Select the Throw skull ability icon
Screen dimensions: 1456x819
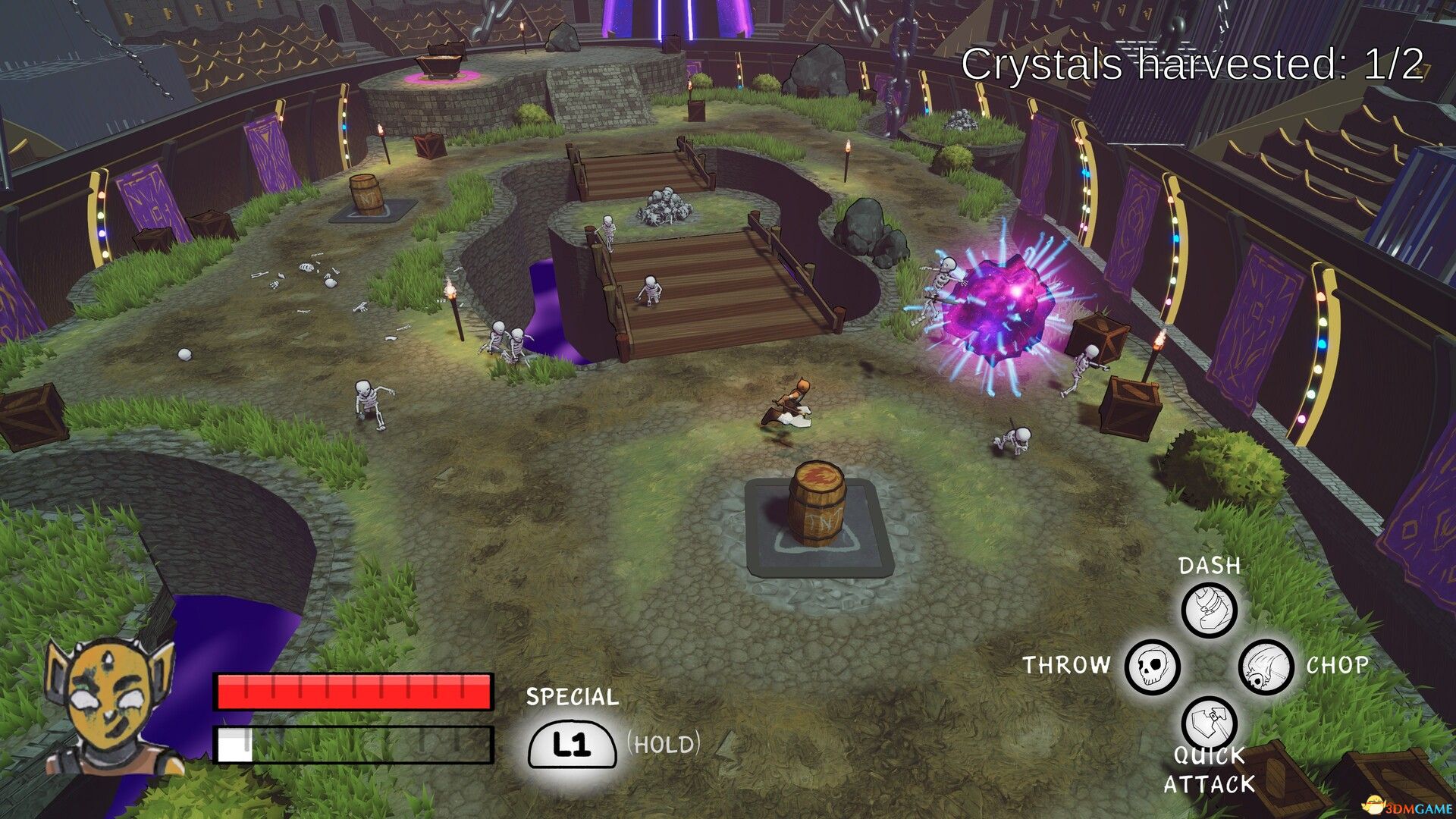pos(1152,667)
